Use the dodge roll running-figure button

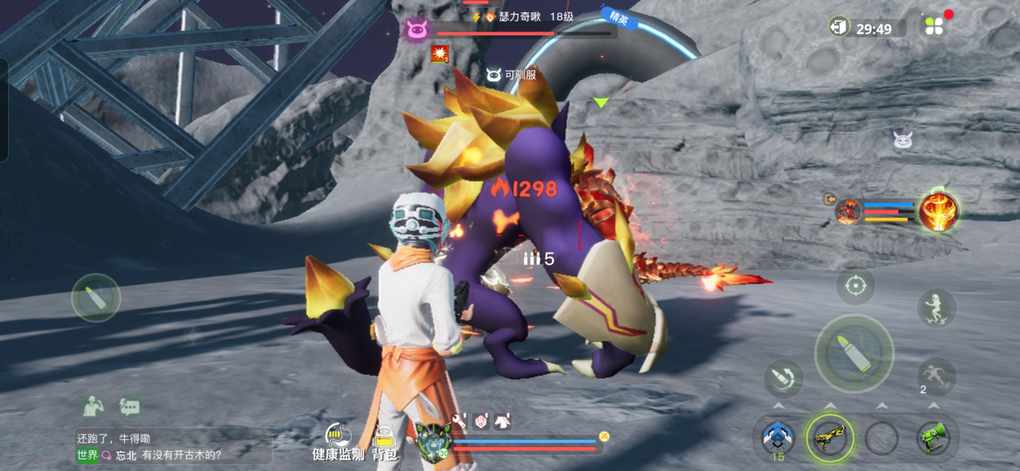click(x=936, y=375)
